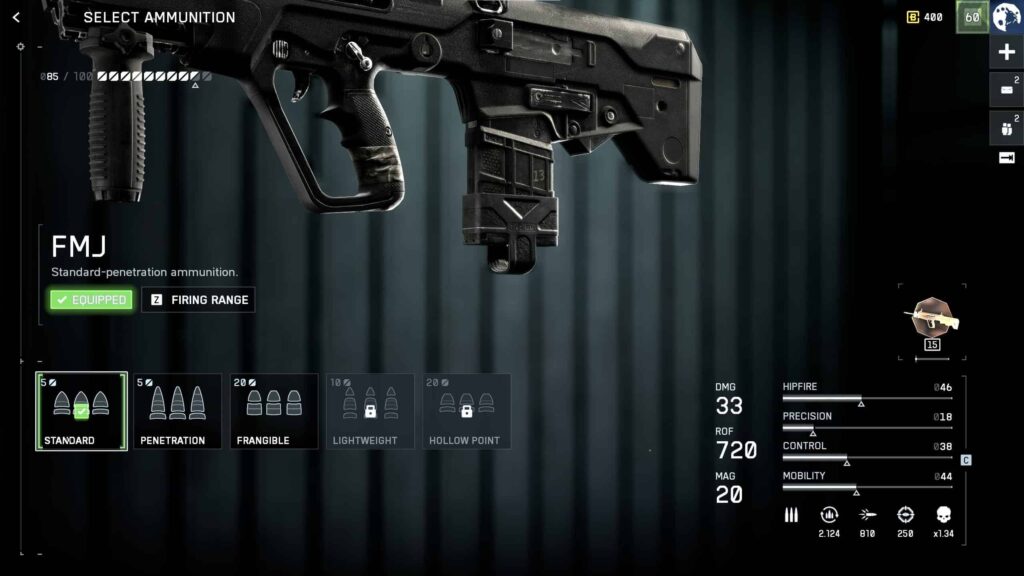Click the arrow-to-bar icon on right edge

coord(1007,158)
